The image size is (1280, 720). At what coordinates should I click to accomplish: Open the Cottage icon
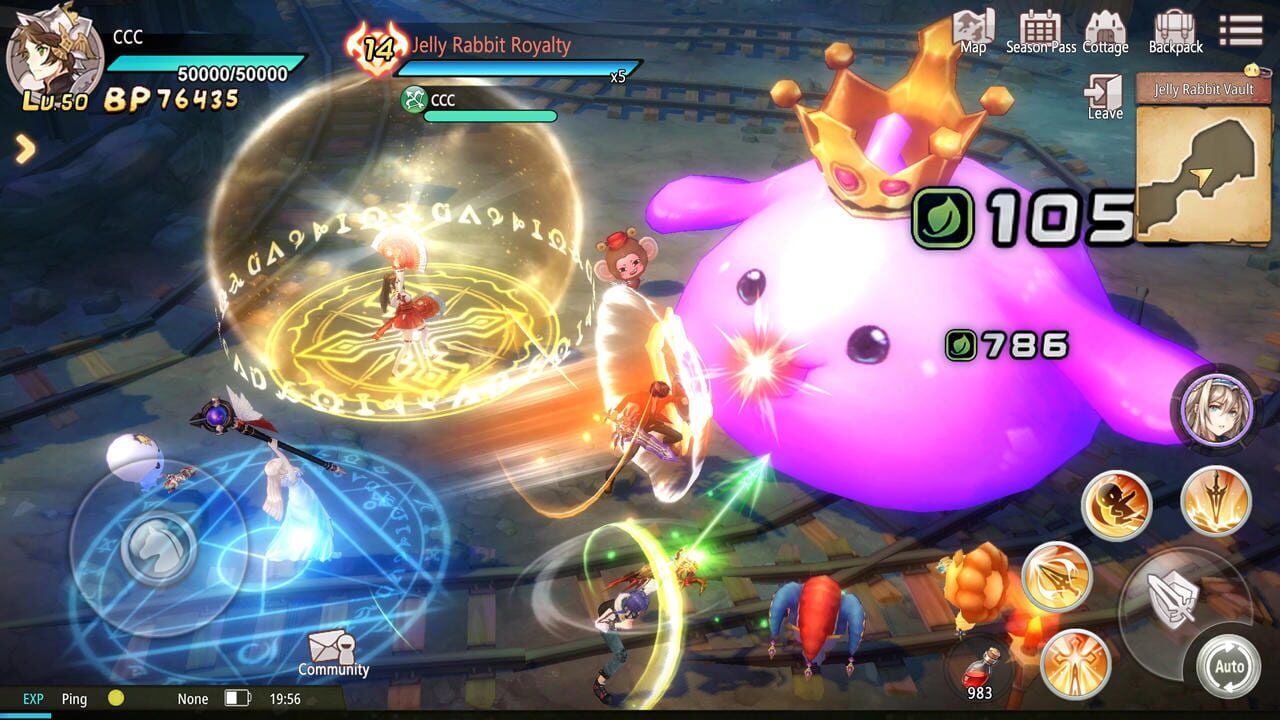click(1106, 28)
